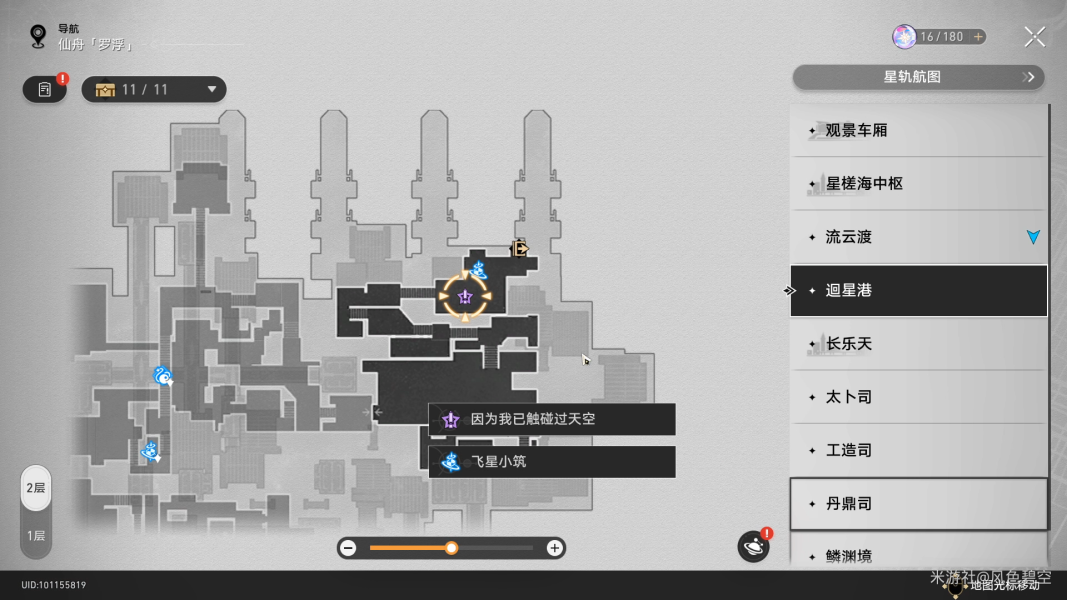Switch the map to floor 2层
The height and width of the screenshot is (600, 1067).
coord(36,488)
